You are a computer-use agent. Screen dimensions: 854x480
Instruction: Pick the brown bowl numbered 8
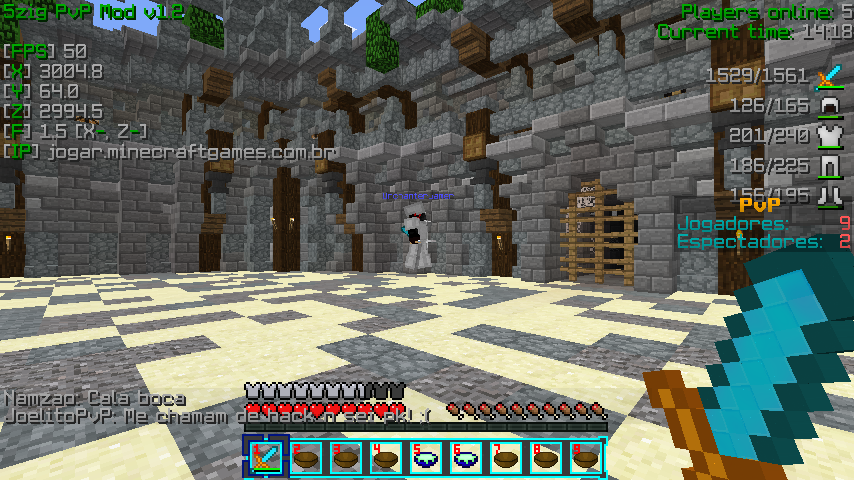(x=546, y=457)
